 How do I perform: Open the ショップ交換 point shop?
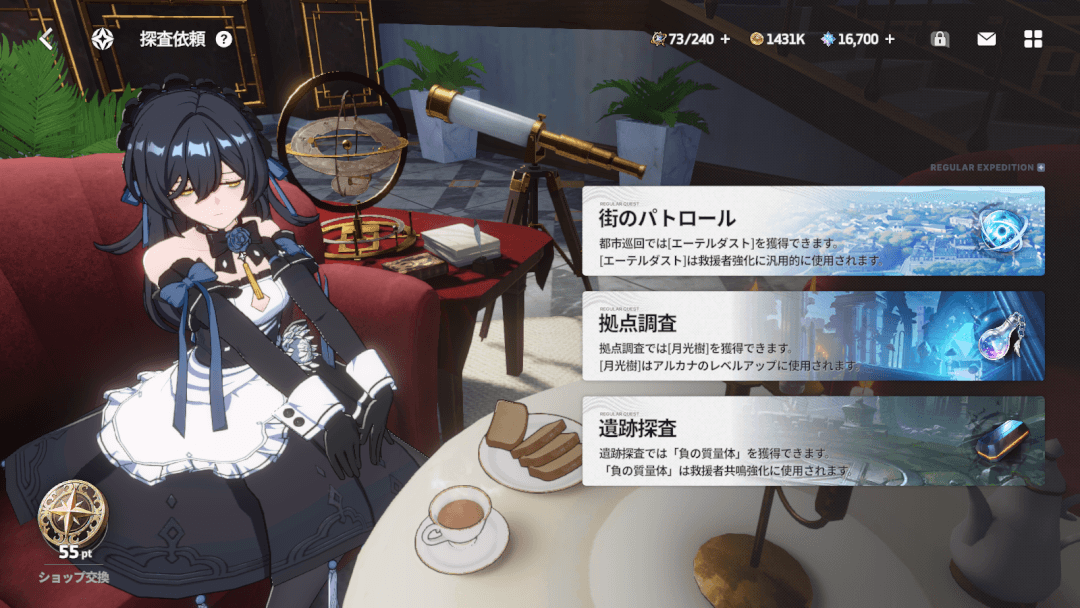click(x=73, y=532)
